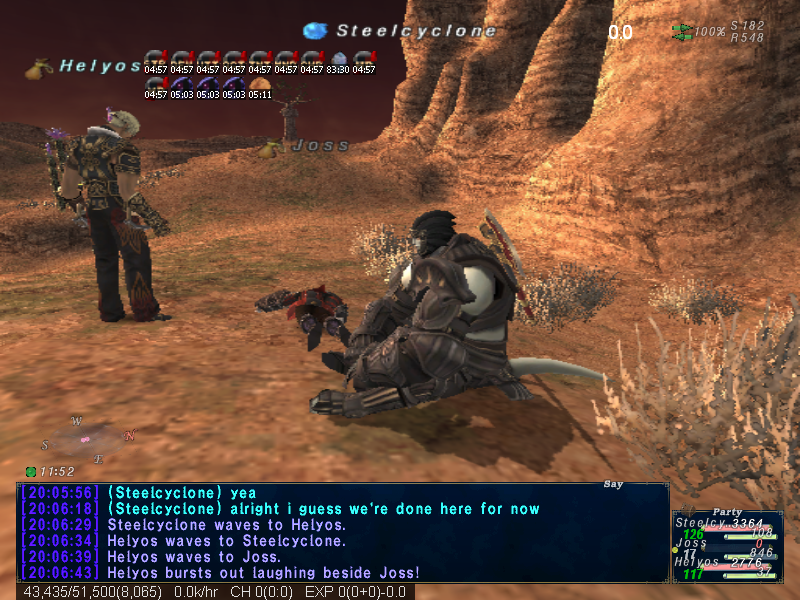The width and height of the screenshot is (800, 600).
Task: Select the Steelcyclone target name at top
Action: pyautogui.click(x=415, y=31)
